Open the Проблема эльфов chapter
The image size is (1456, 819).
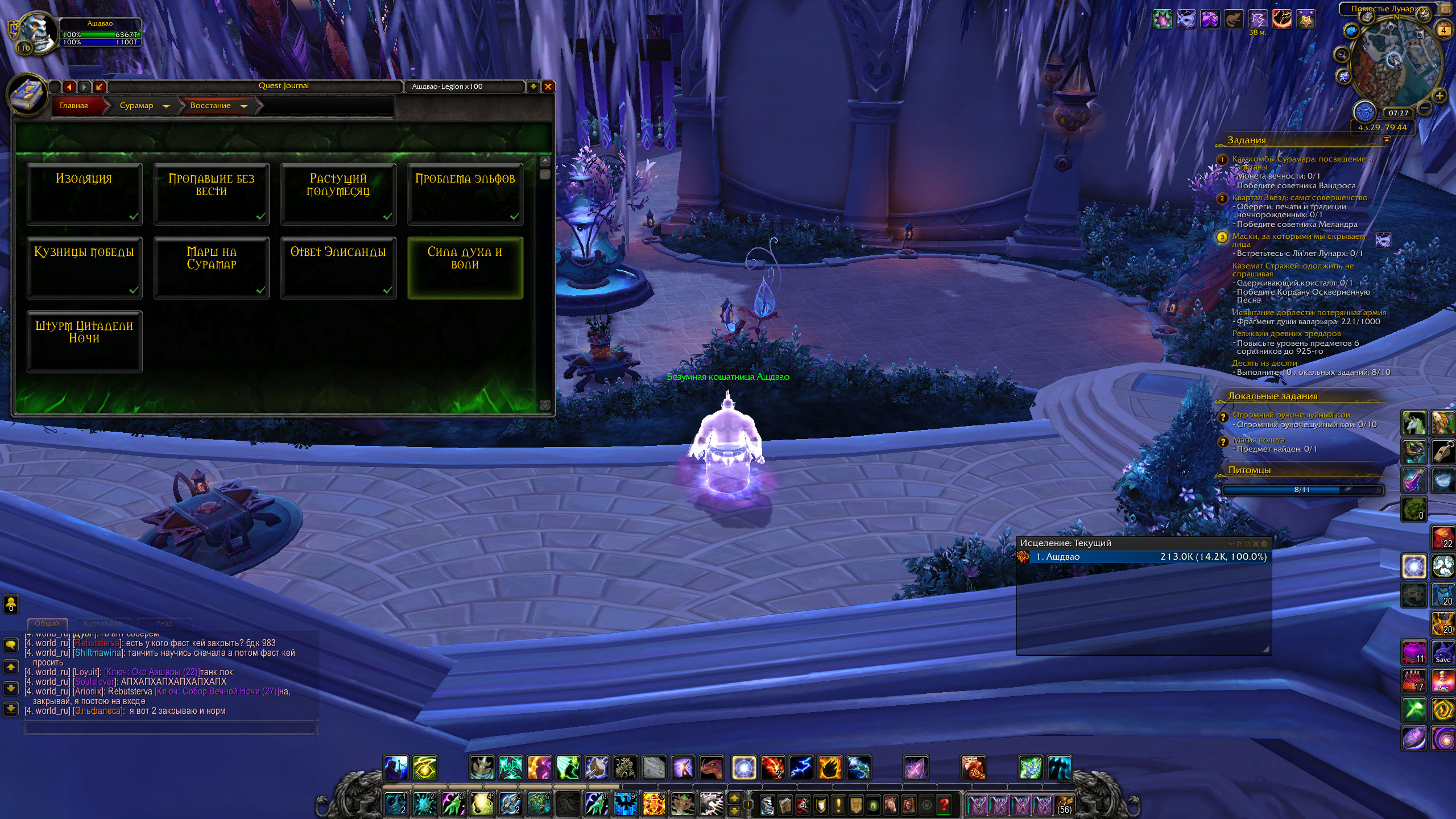[x=465, y=194]
